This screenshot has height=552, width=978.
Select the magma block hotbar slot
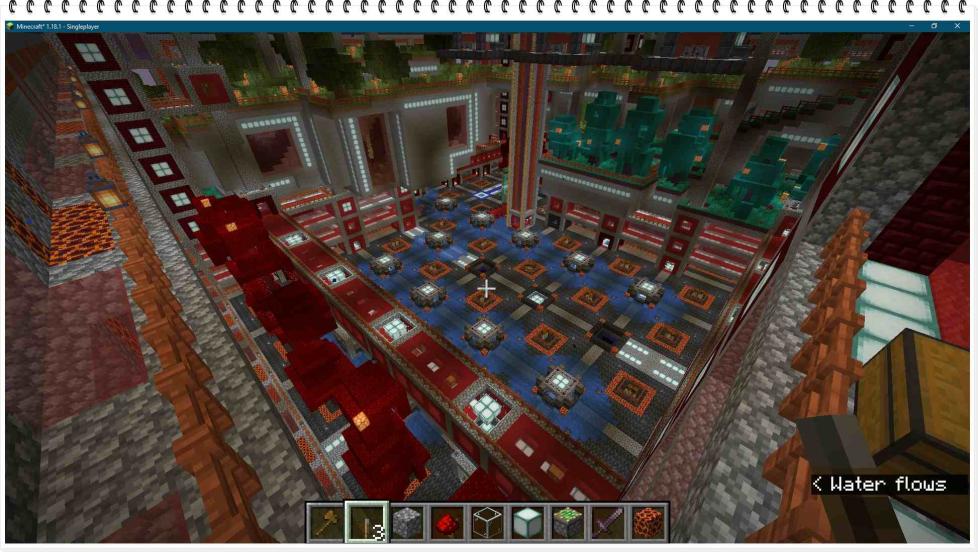pos(648,521)
